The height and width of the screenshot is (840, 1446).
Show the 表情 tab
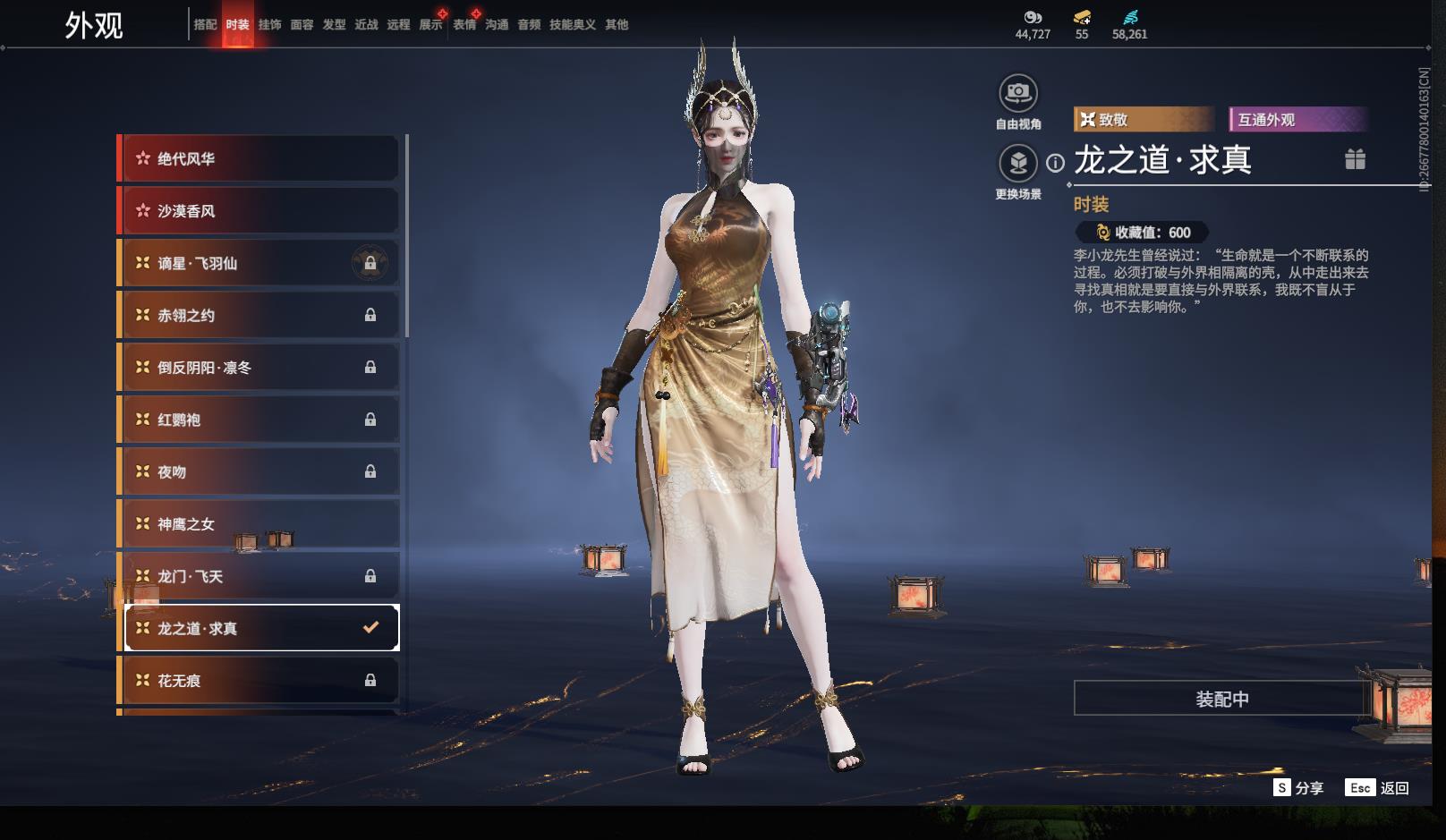pyautogui.click(x=464, y=25)
